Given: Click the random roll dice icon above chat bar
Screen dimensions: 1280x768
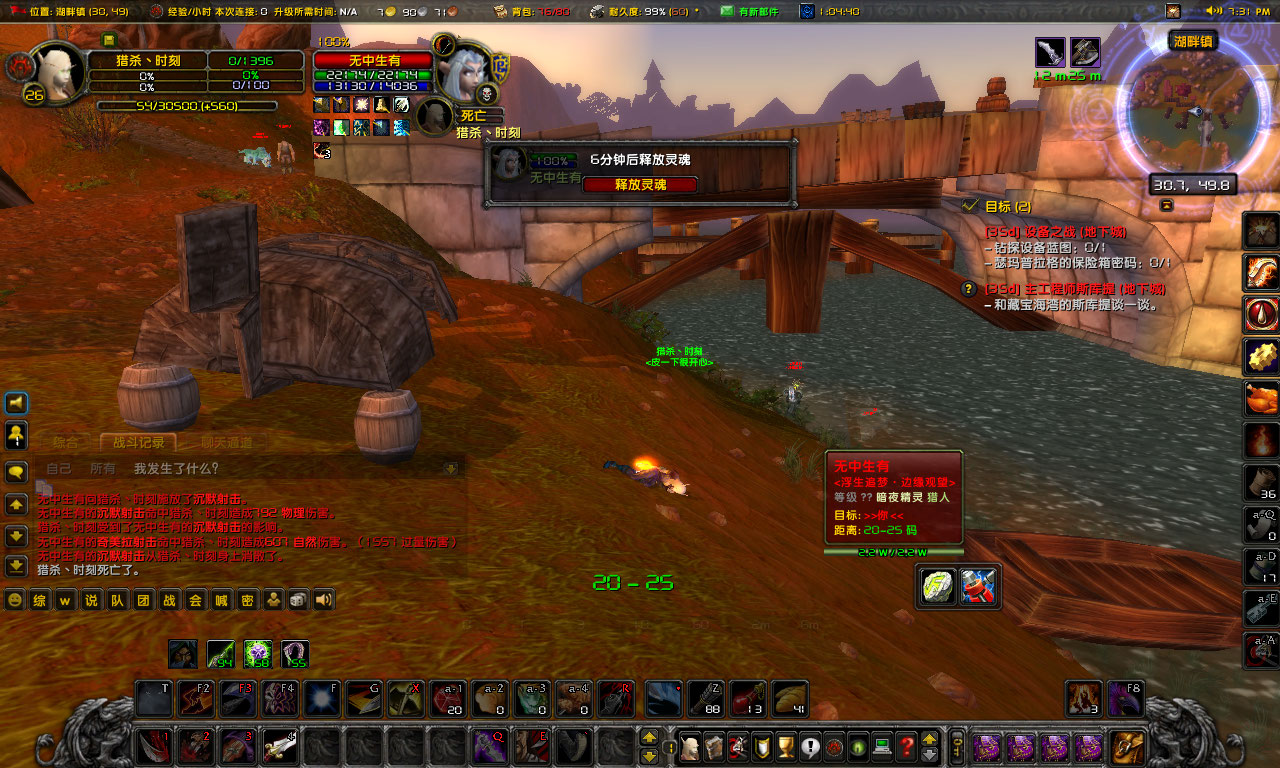Looking at the screenshot, I should pos(297,600).
